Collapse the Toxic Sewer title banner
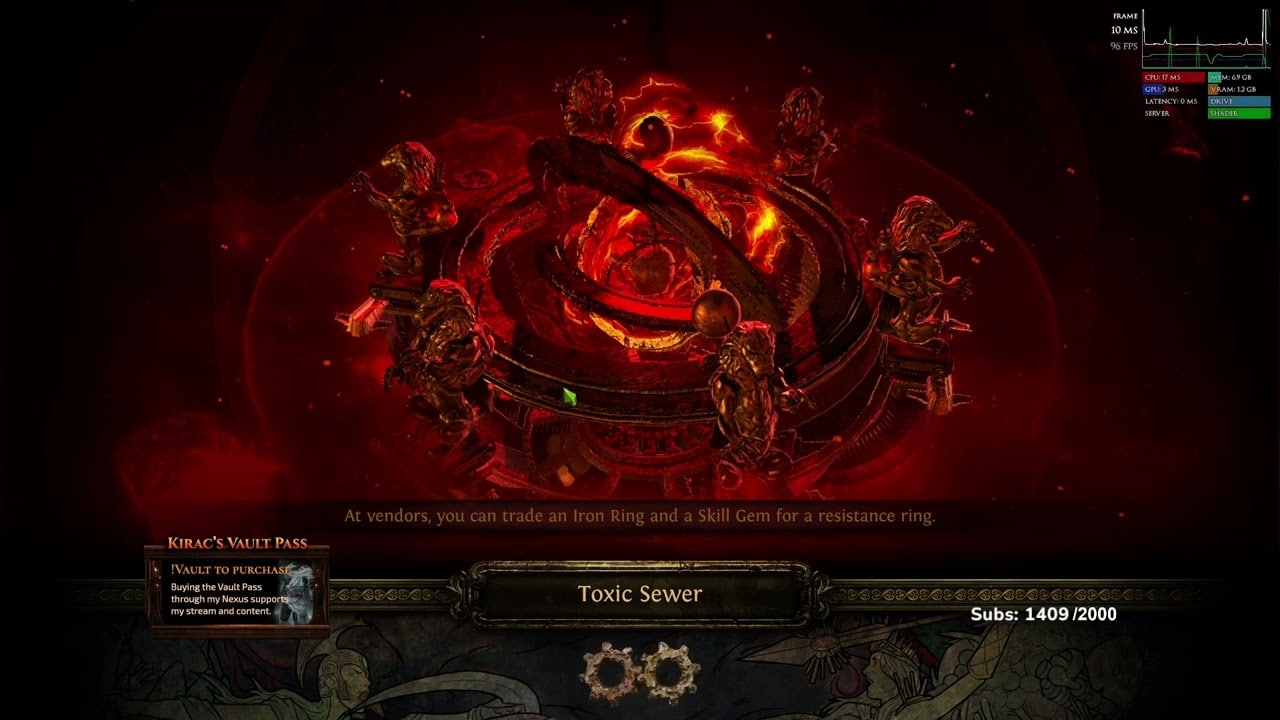 (638, 592)
